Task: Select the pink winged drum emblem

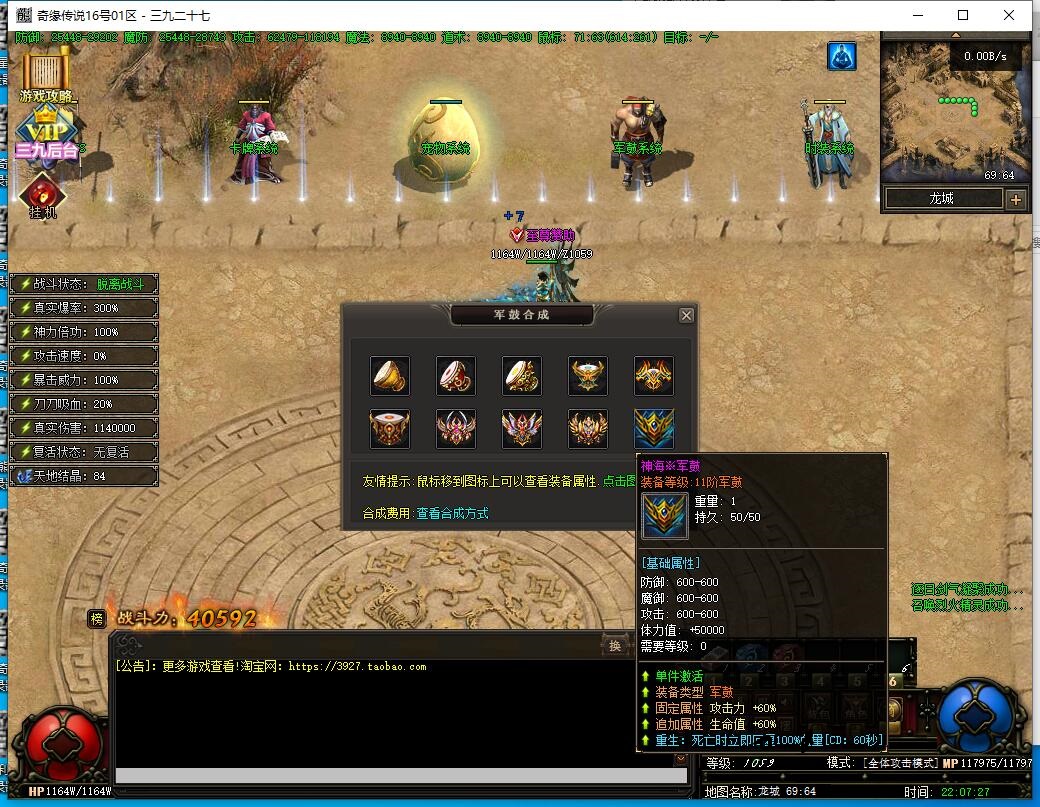Action: point(456,429)
